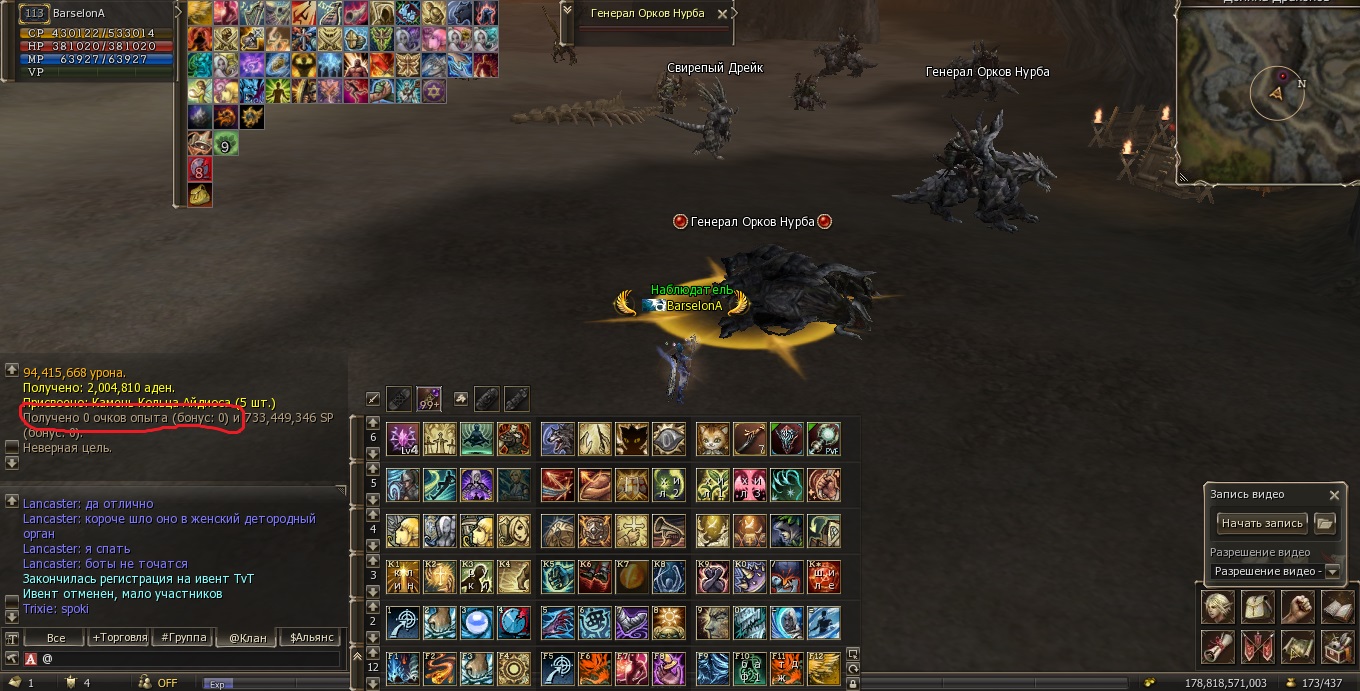Expand the Разрешение видео dropdown

click(1332, 571)
